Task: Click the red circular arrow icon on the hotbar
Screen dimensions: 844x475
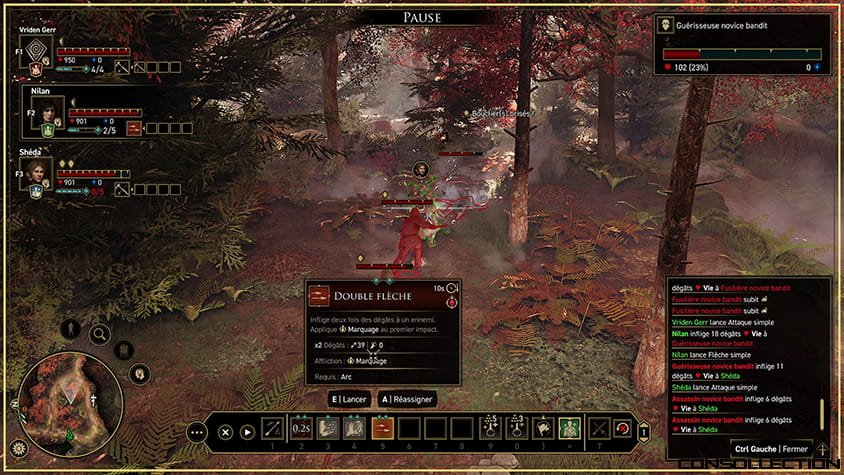Action: point(622,430)
